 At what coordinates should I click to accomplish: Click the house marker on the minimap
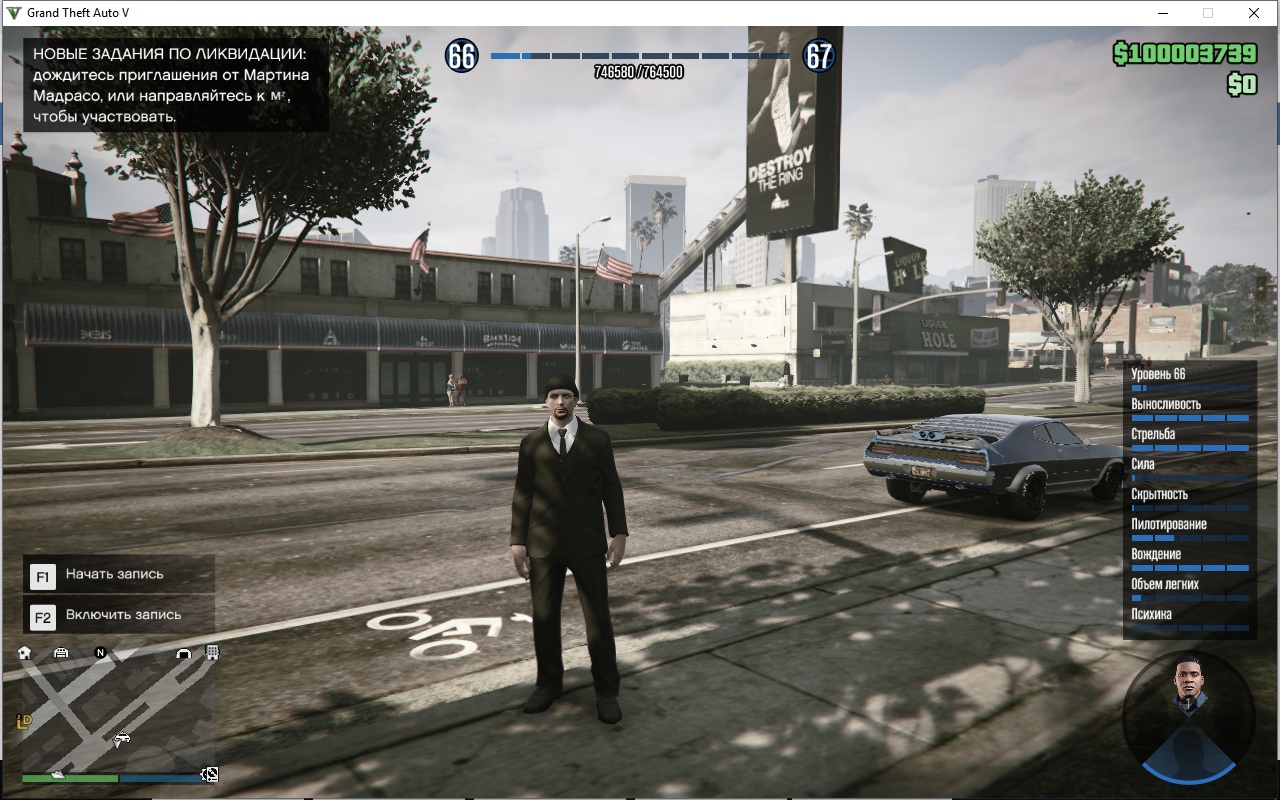[x=25, y=653]
